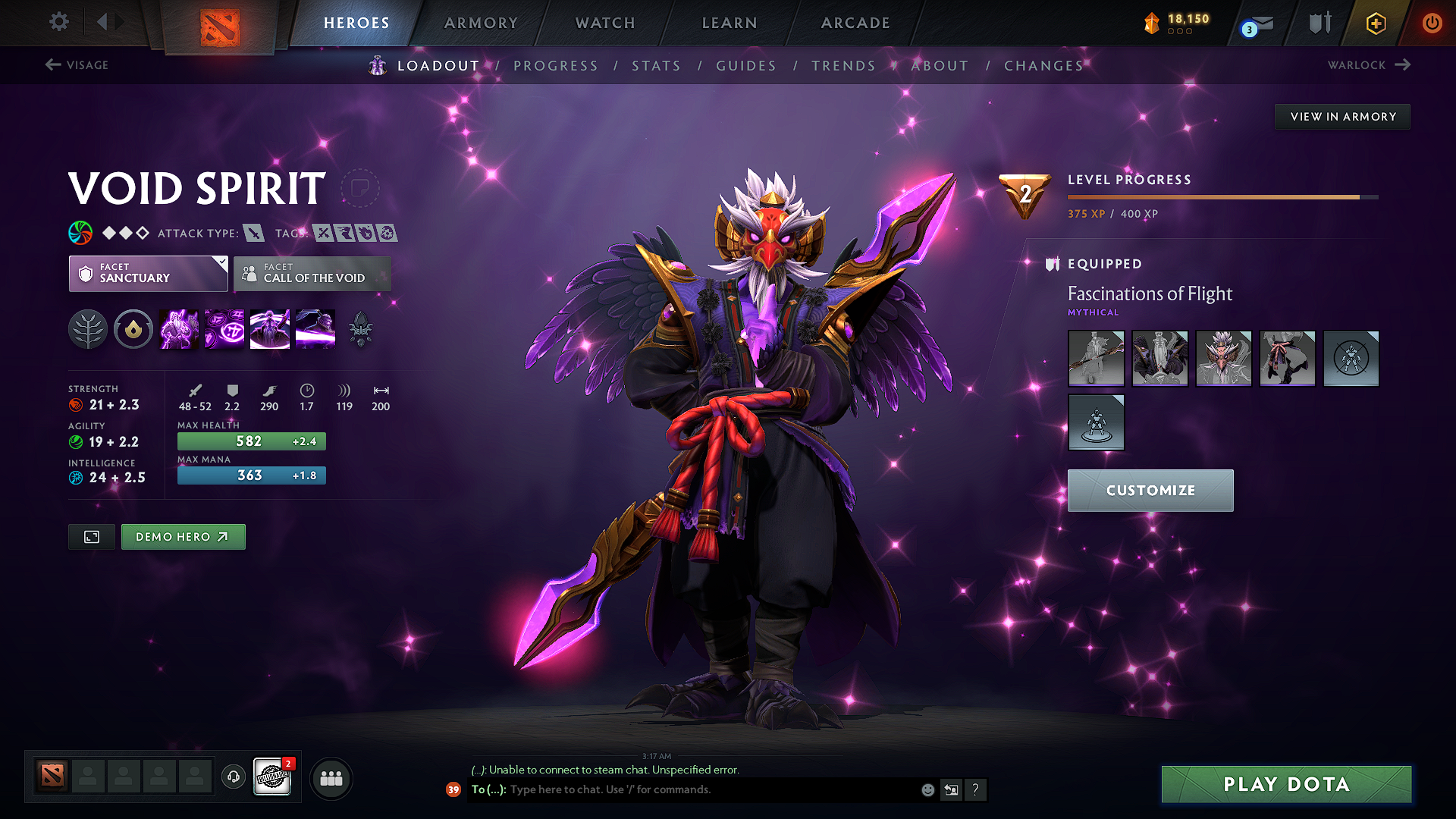Click VIEW IN ARMORY

1342,116
